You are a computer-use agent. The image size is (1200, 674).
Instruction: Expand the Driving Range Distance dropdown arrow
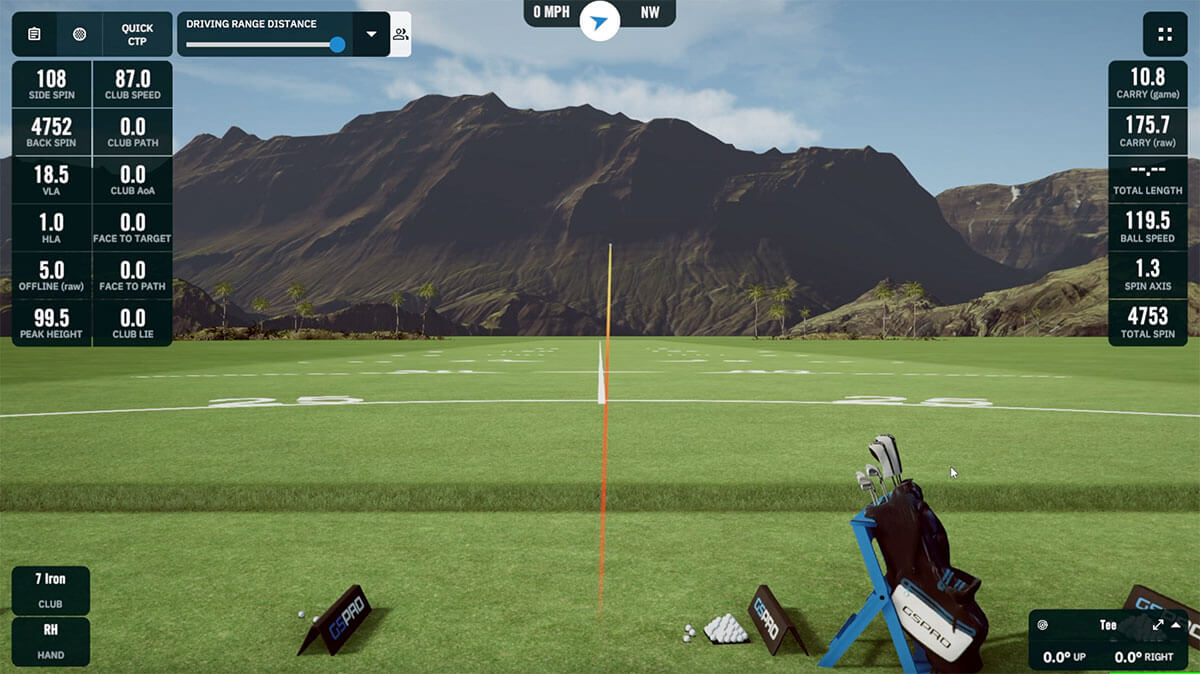tap(371, 34)
